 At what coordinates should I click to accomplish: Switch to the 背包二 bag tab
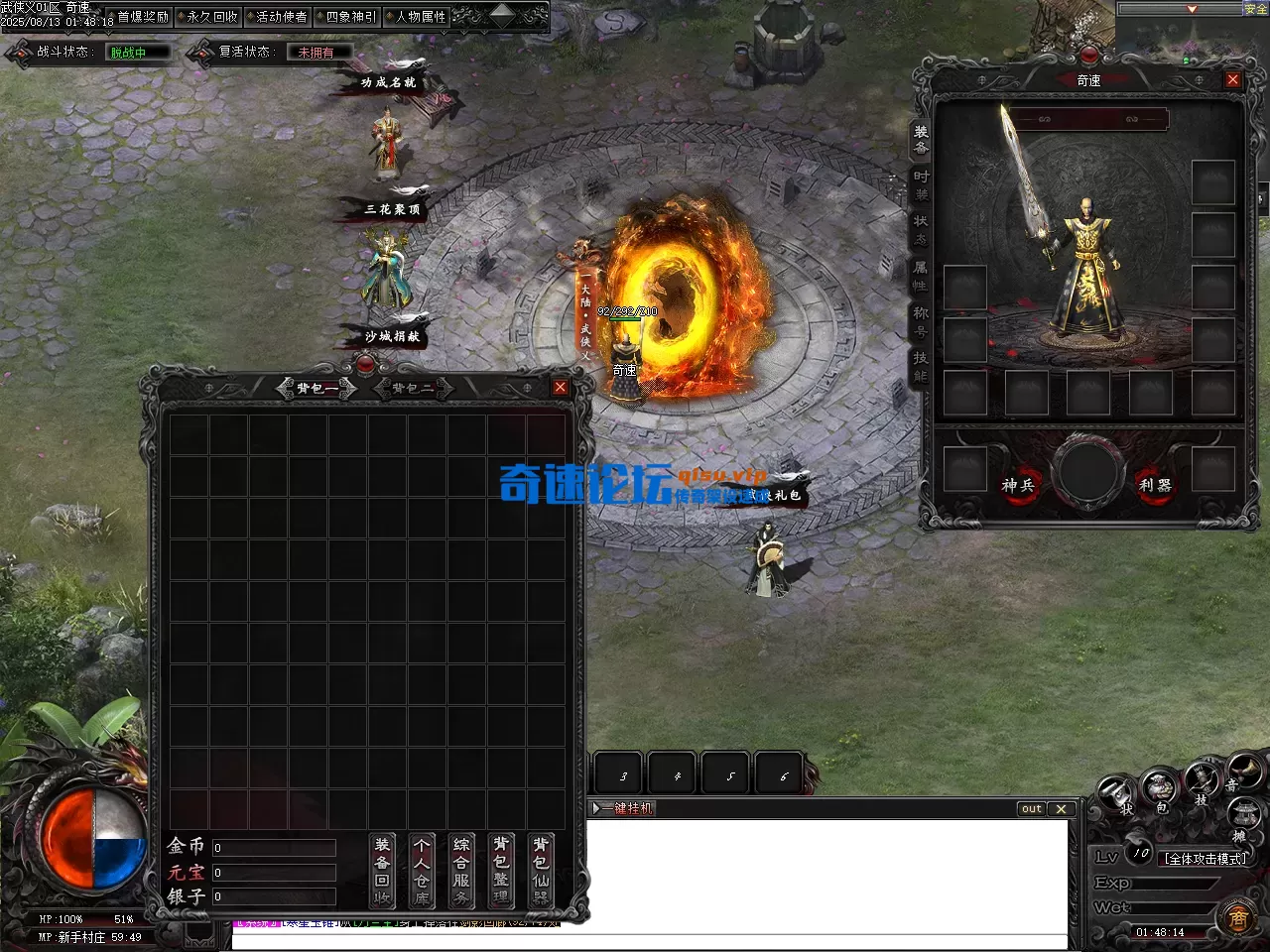(412, 388)
